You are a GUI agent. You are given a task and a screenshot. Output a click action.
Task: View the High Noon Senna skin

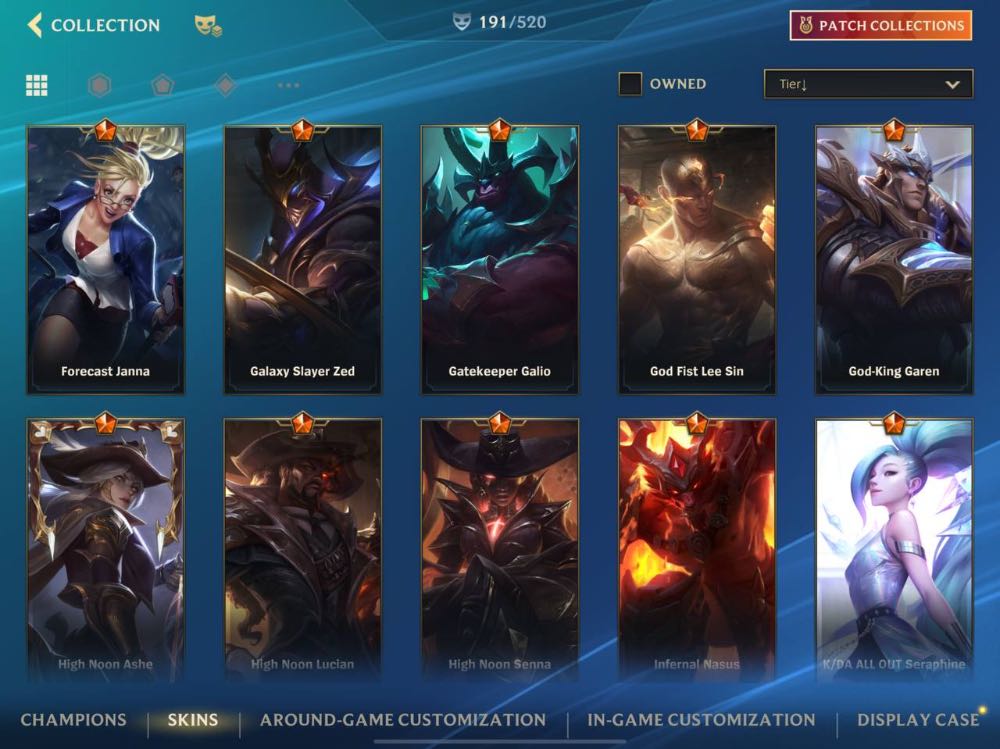click(499, 550)
